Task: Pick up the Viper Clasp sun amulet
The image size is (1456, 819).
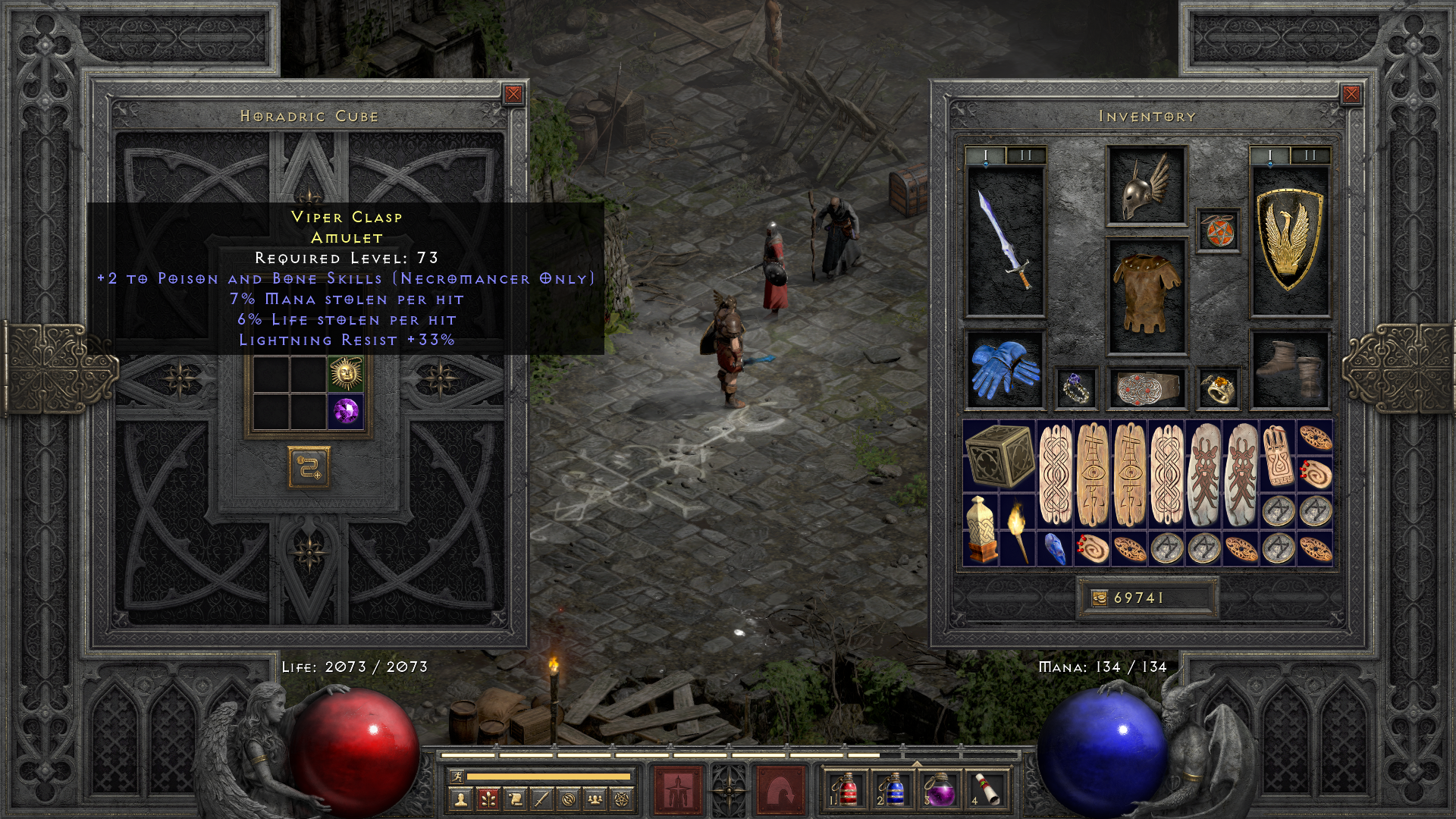Action: 345,373
